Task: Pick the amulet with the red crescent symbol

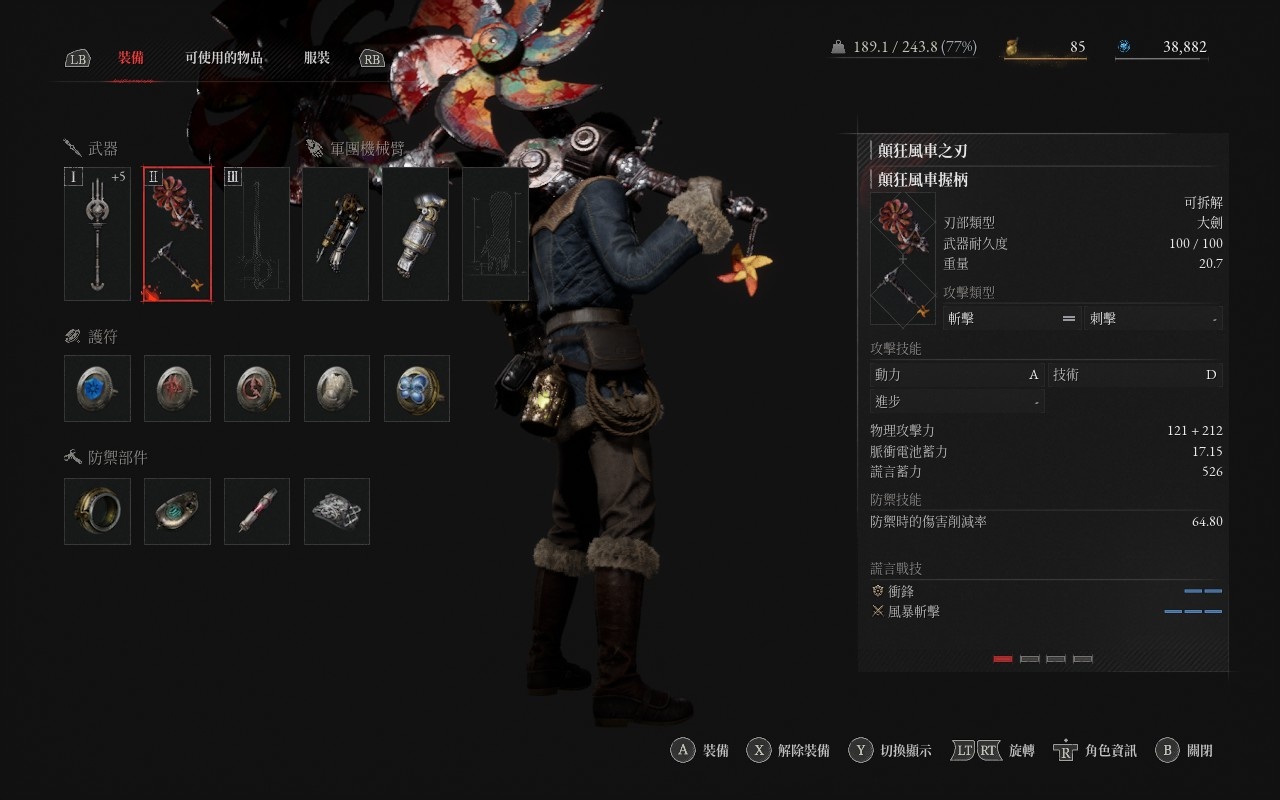Action: coord(257,388)
